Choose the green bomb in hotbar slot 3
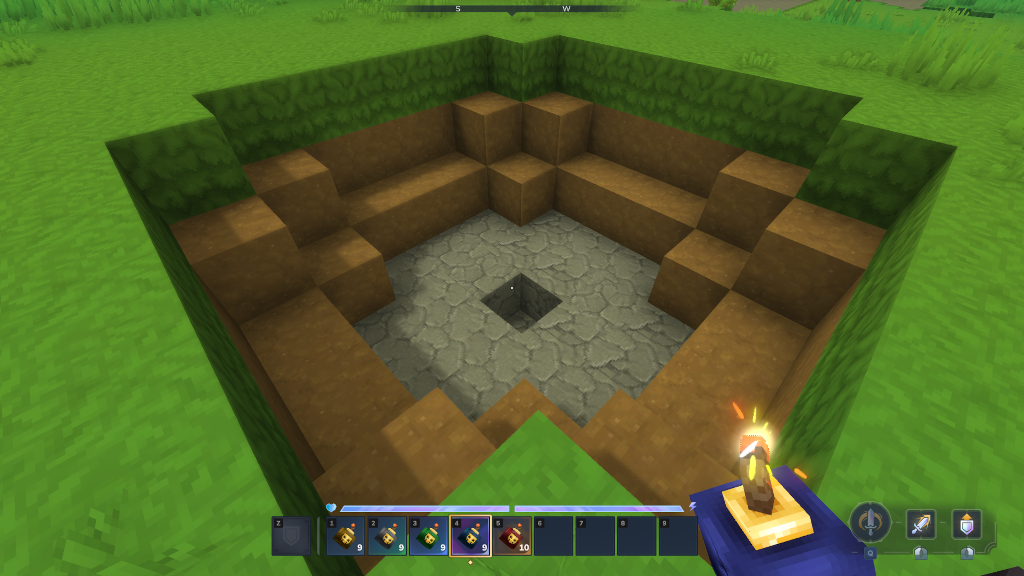Image resolution: width=1024 pixels, height=576 pixels. tap(429, 536)
